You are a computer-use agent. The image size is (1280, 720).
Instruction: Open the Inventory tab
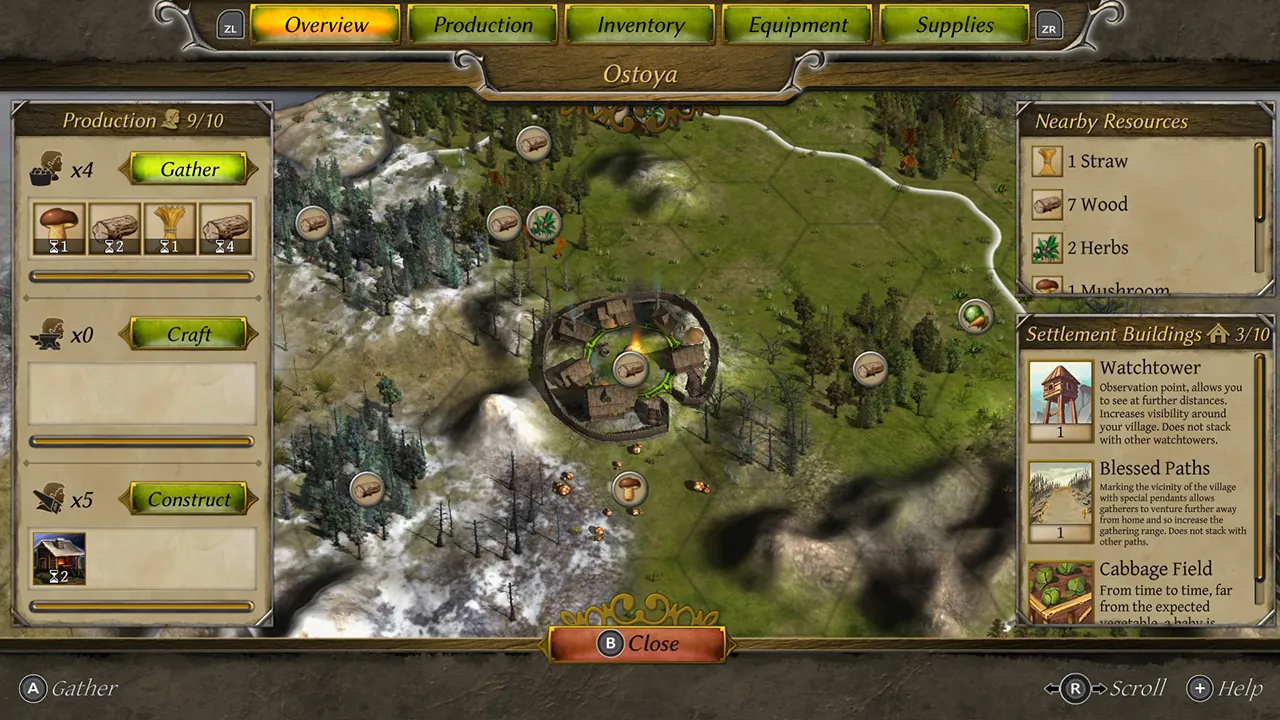[640, 25]
